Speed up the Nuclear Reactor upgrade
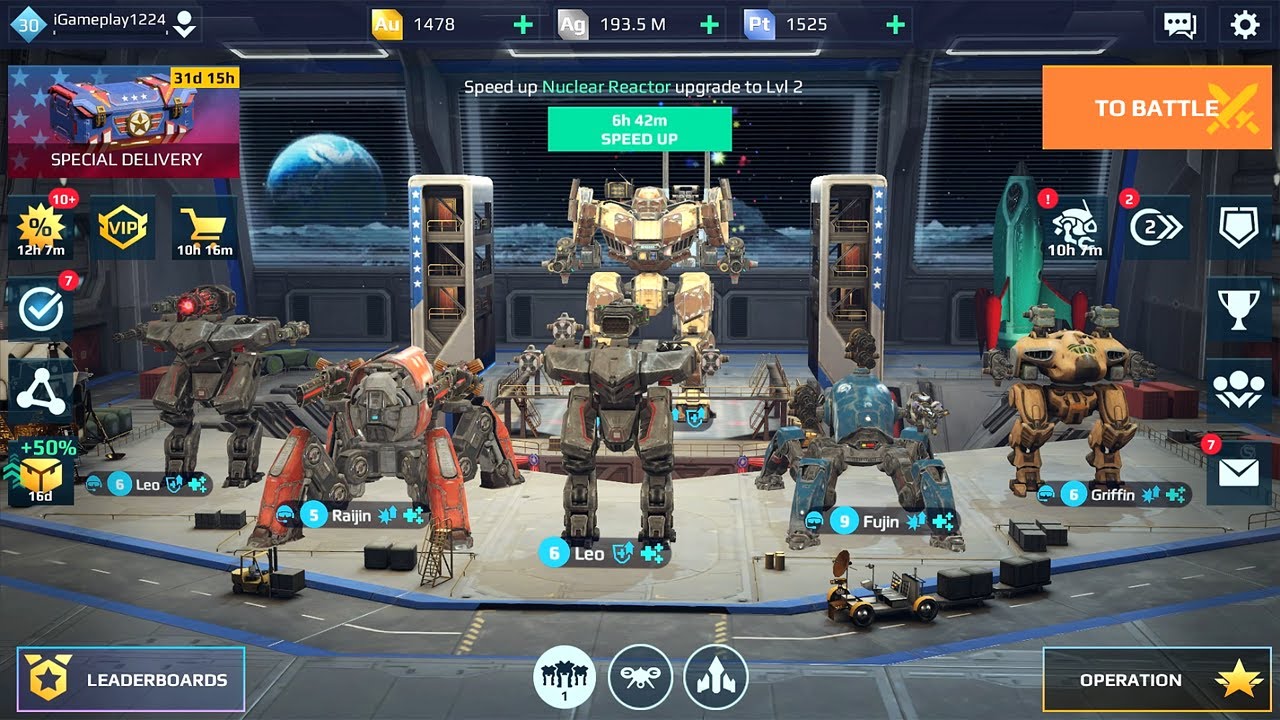Image resolution: width=1280 pixels, height=720 pixels. click(x=639, y=129)
